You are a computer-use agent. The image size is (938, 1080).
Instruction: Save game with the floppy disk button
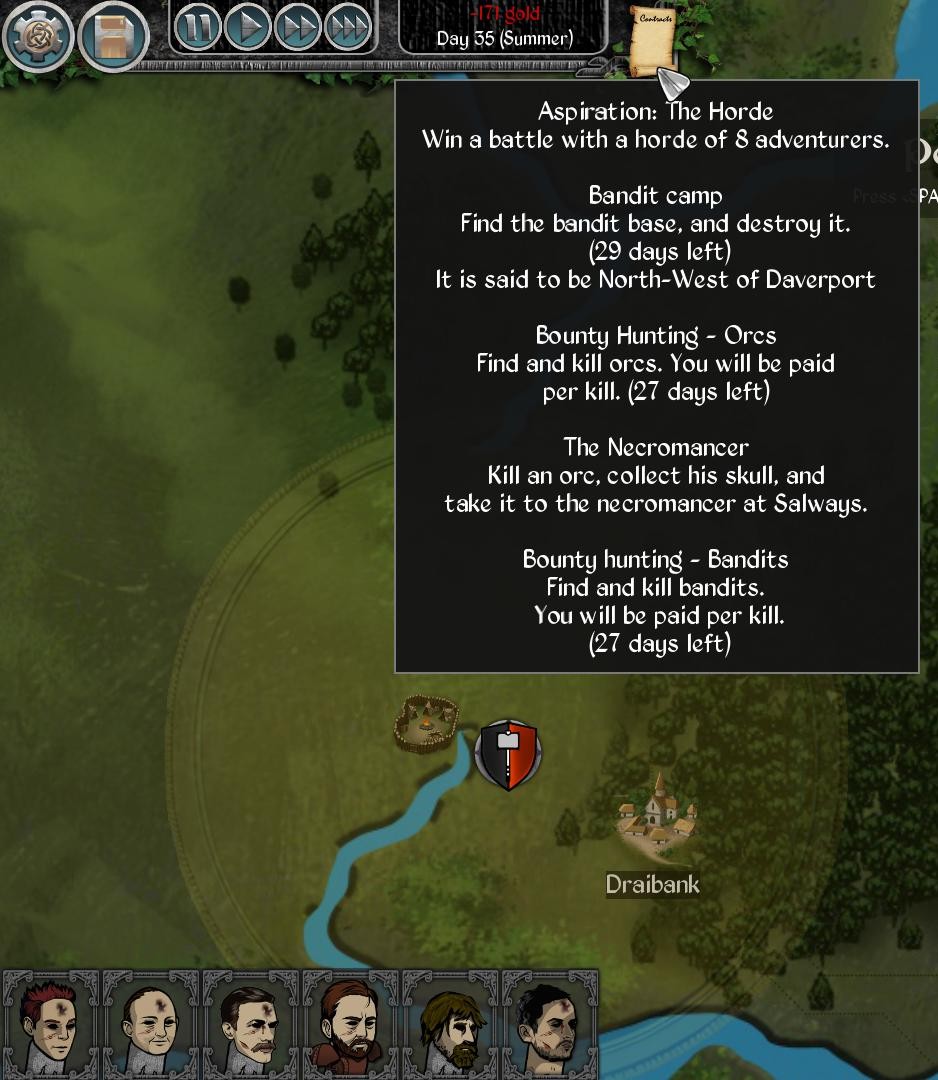click(113, 38)
